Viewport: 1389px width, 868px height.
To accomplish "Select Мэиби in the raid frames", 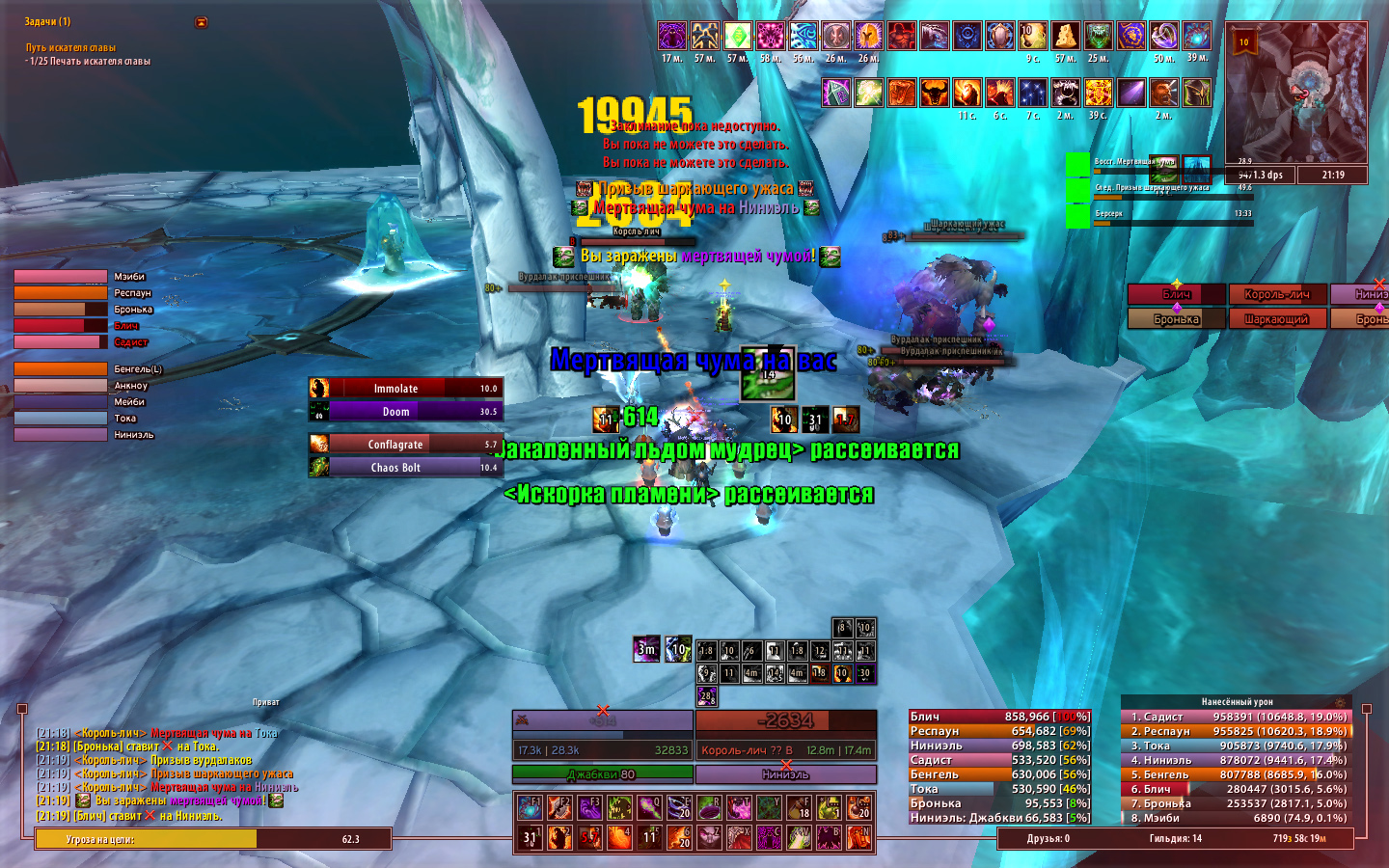I will [x=61, y=277].
